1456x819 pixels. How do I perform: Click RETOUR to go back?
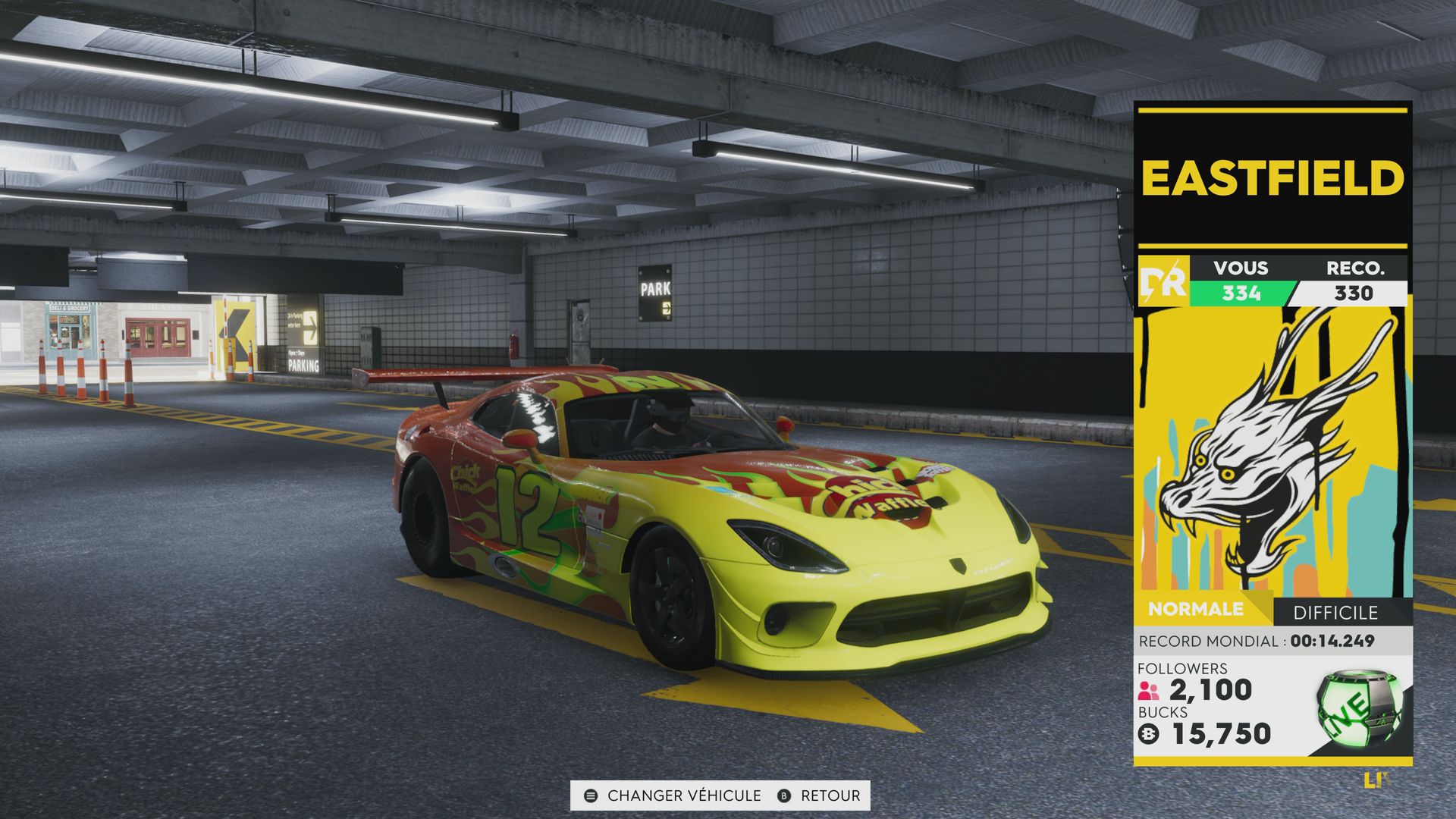(x=827, y=795)
